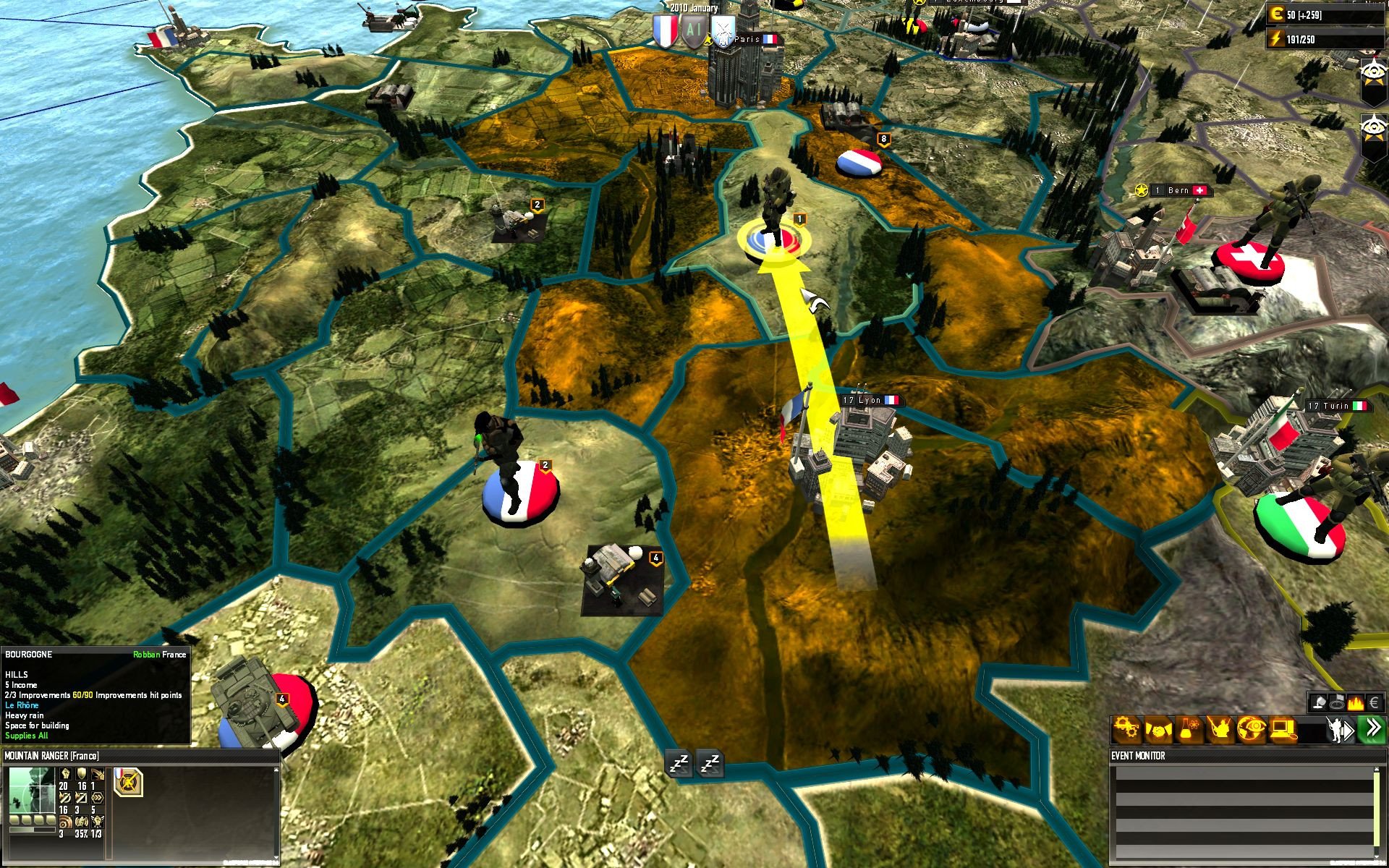Open the military commander menu
The image size is (1389, 868).
[x=1220, y=730]
